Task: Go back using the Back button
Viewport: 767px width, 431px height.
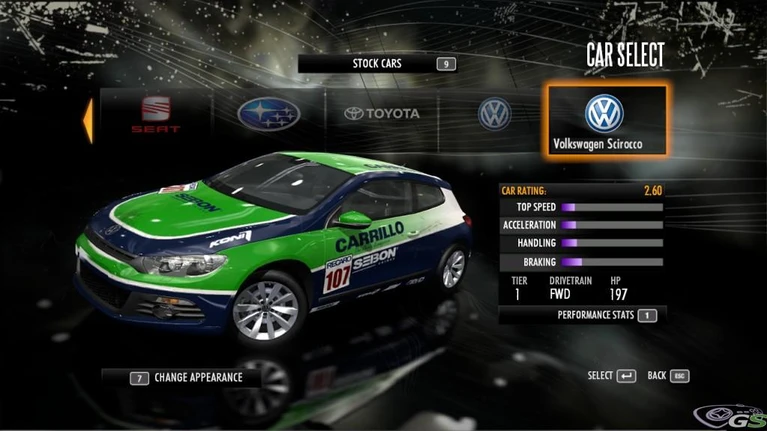Action: (x=668, y=376)
